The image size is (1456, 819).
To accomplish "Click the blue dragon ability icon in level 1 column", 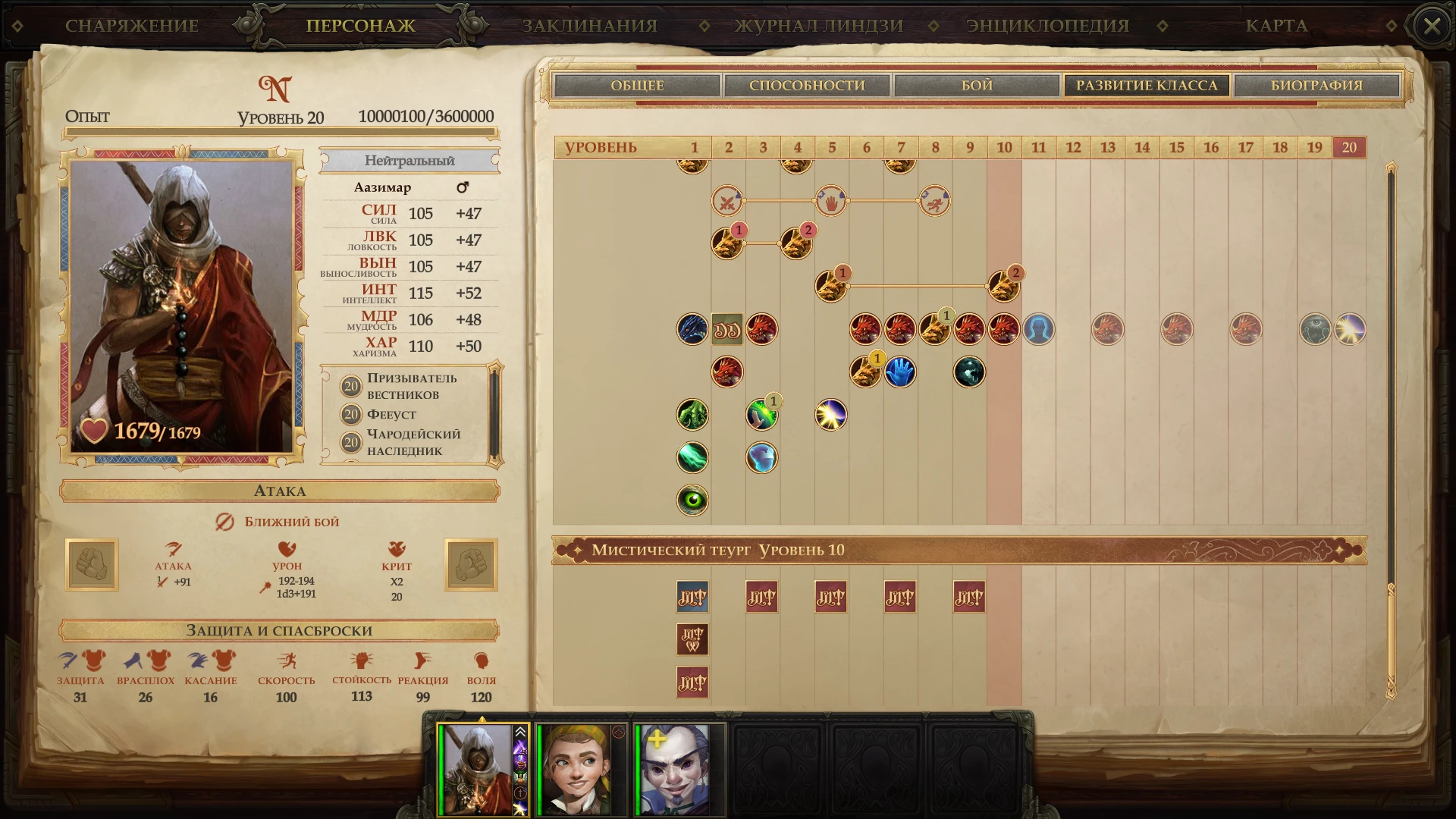I will 692,329.
